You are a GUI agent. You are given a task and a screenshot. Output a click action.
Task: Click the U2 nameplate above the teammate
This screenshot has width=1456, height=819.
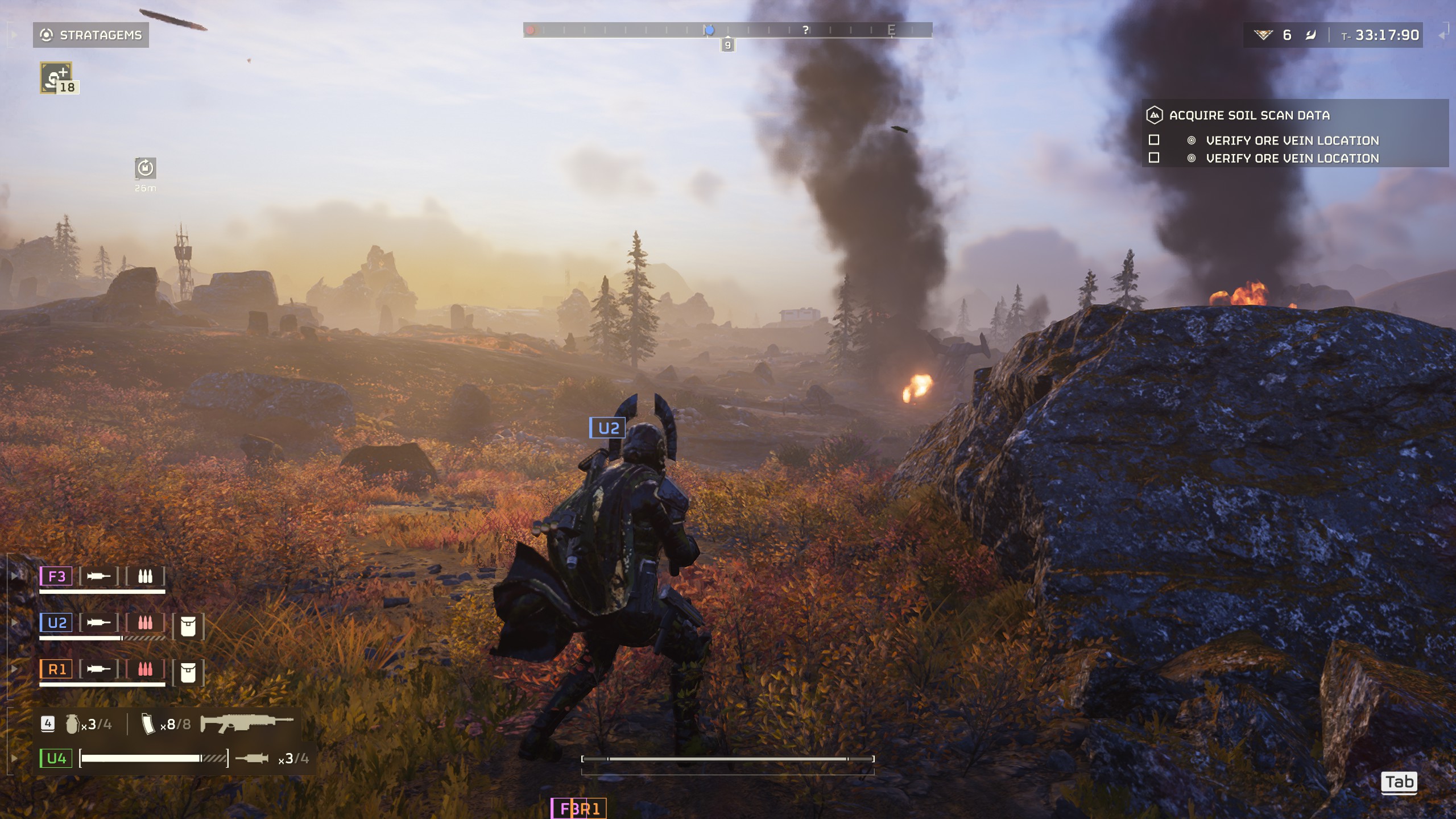(x=607, y=428)
